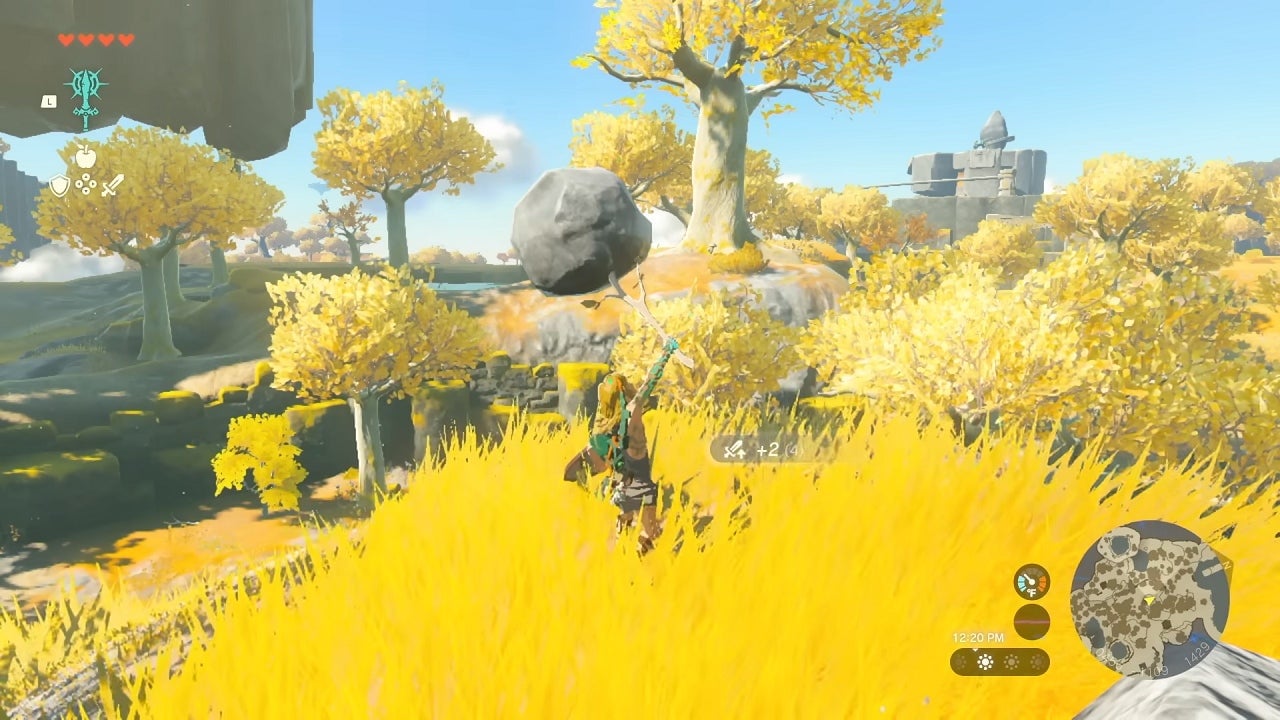Select the third weather forecast symbol
This screenshot has height=720, width=1280.
tap(1011, 662)
